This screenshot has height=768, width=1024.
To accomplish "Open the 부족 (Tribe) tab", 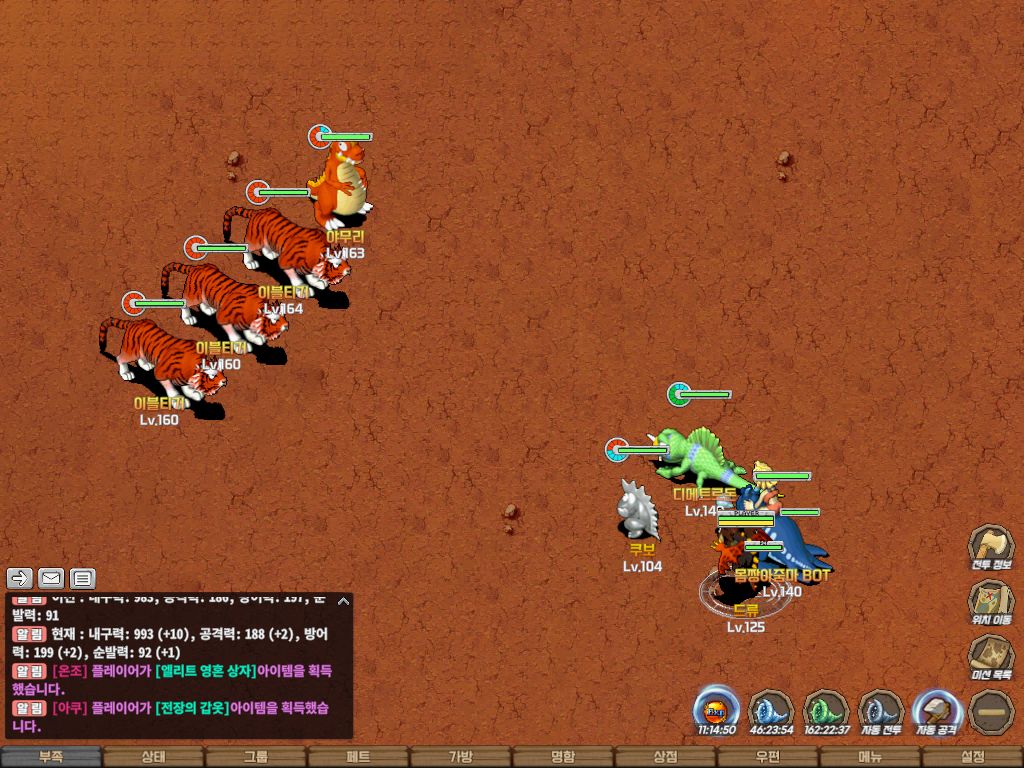I will [x=51, y=757].
